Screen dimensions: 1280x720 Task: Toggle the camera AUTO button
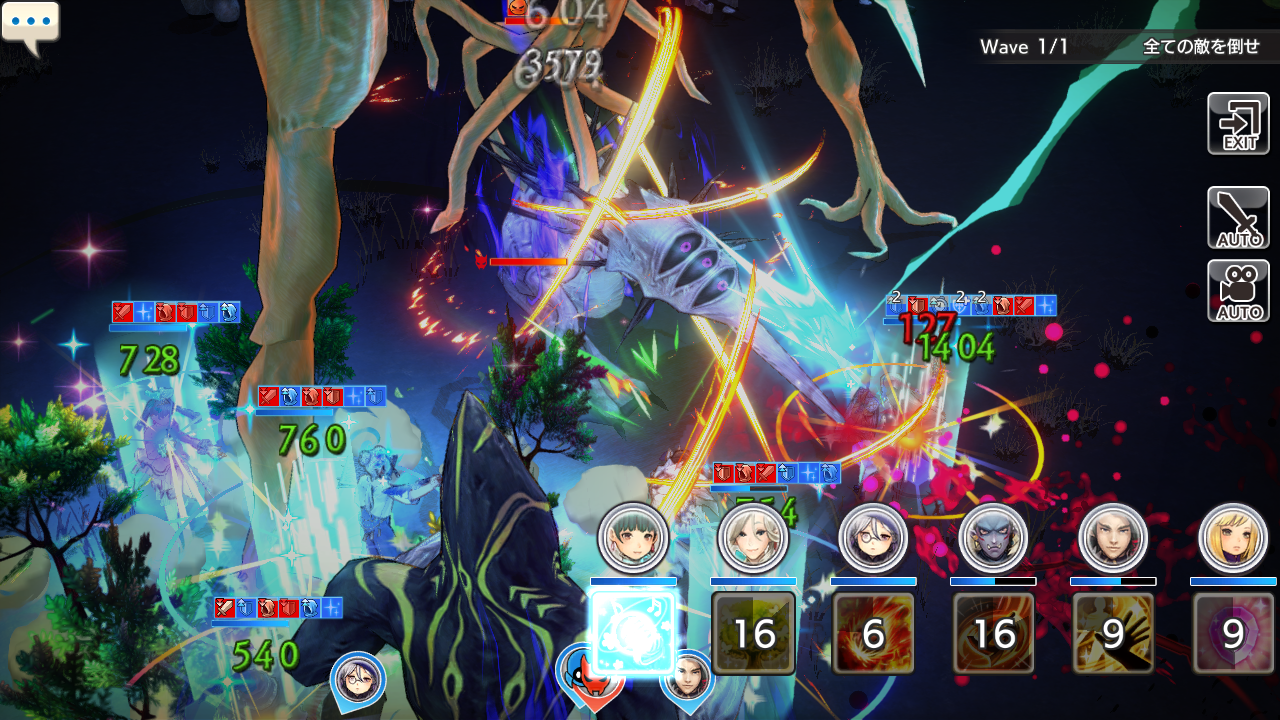tap(1238, 291)
